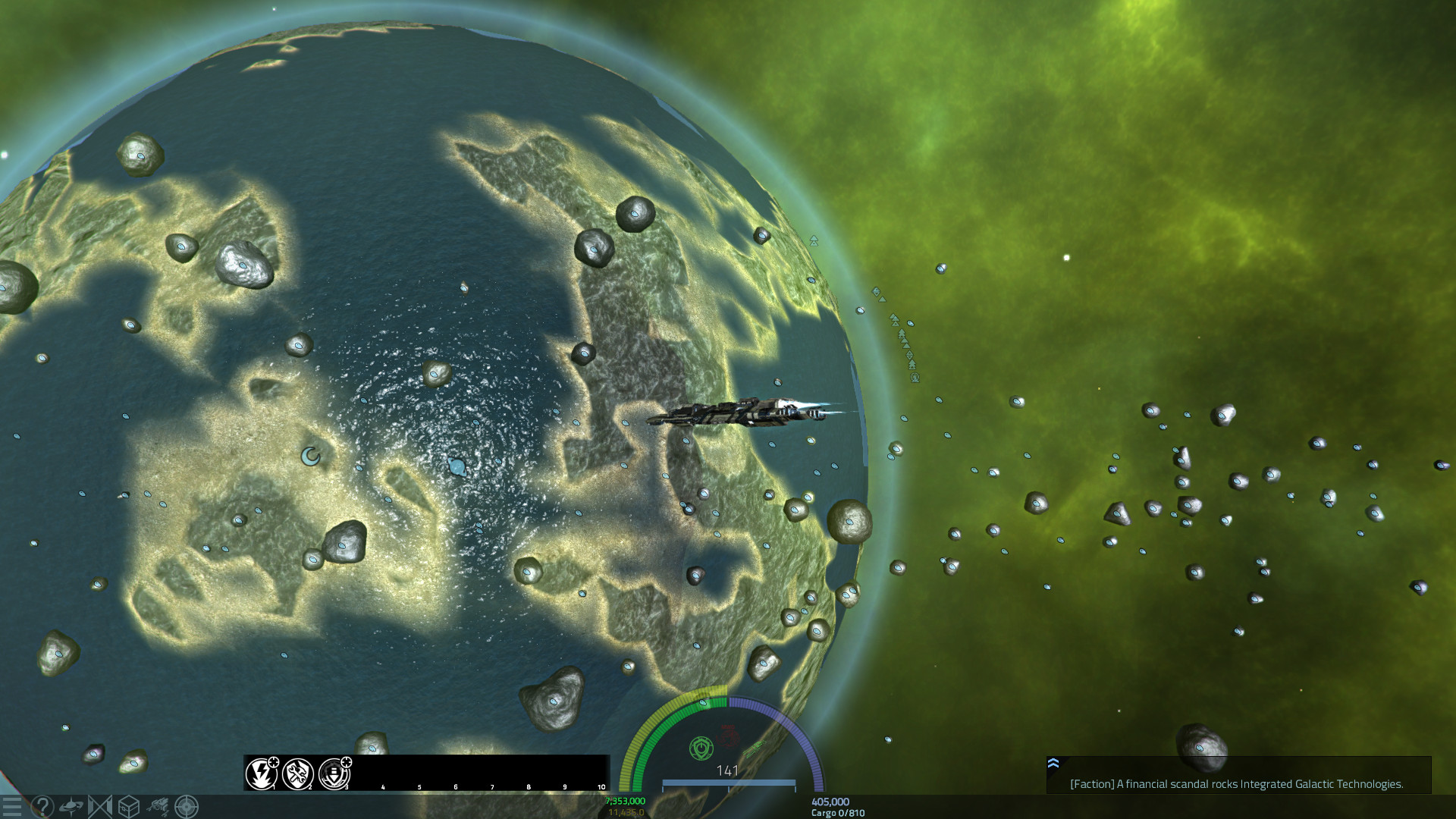The height and width of the screenshot is (819, 1456).
Task: Activate the lightning bolt ability in slot 1
Action: pyautogui.click(x=261, y=773)
